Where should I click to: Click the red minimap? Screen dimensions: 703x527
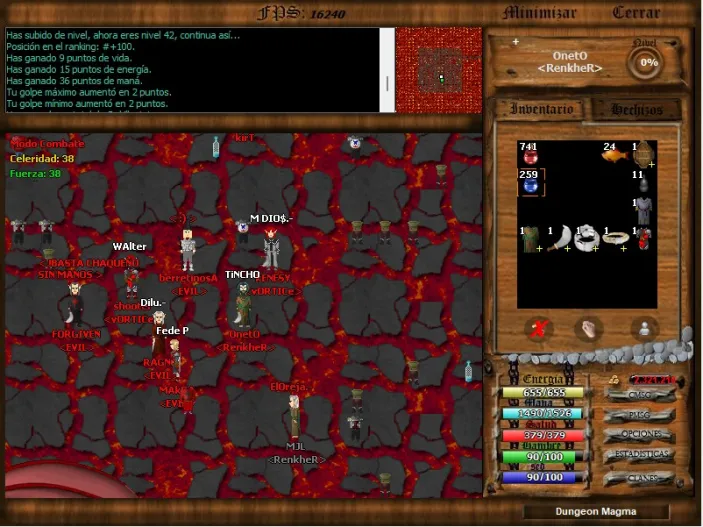438,70
